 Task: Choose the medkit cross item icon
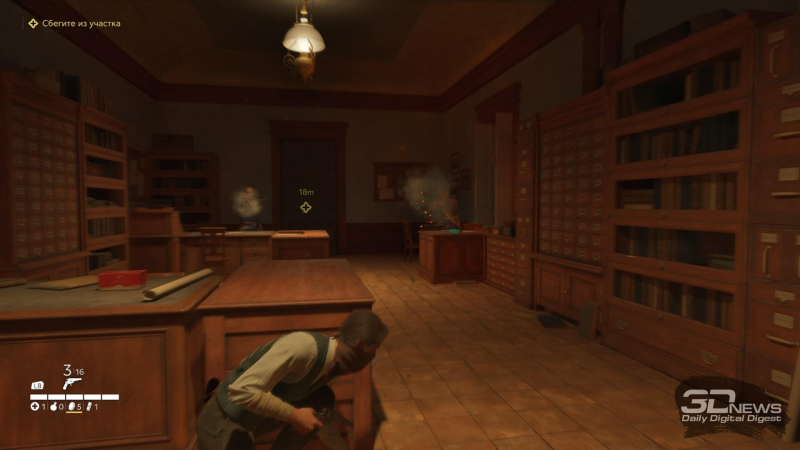[34, 407]
